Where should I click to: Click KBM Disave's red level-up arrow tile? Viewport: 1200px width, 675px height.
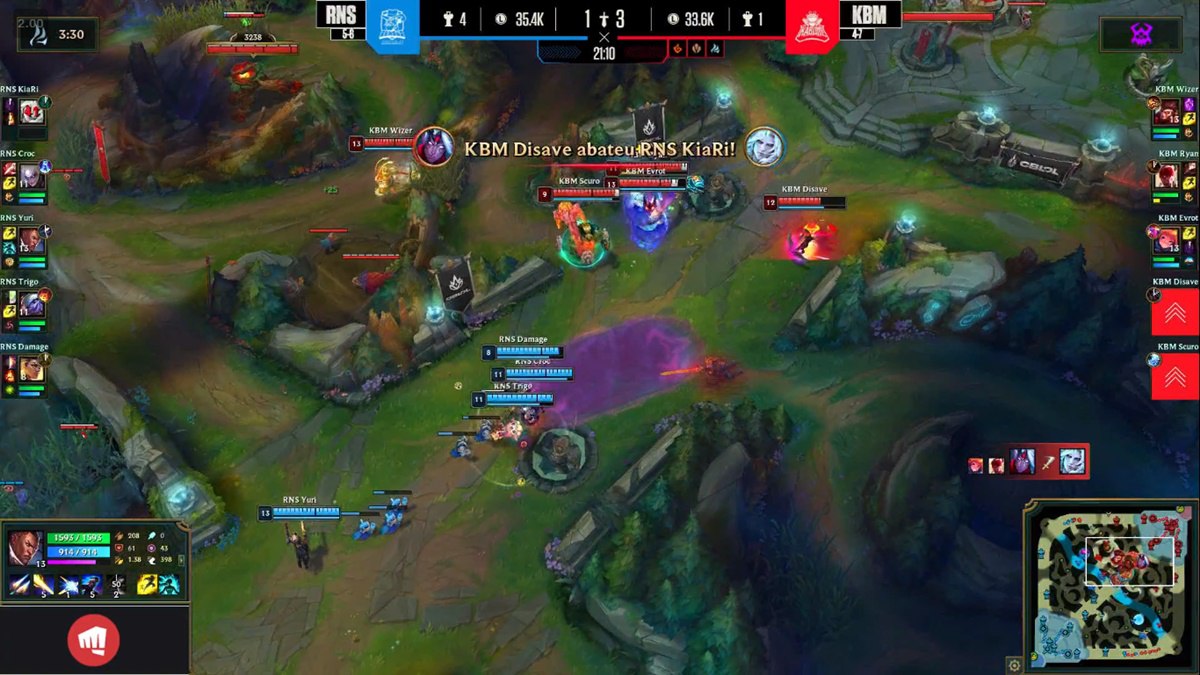coord(1175,312)
